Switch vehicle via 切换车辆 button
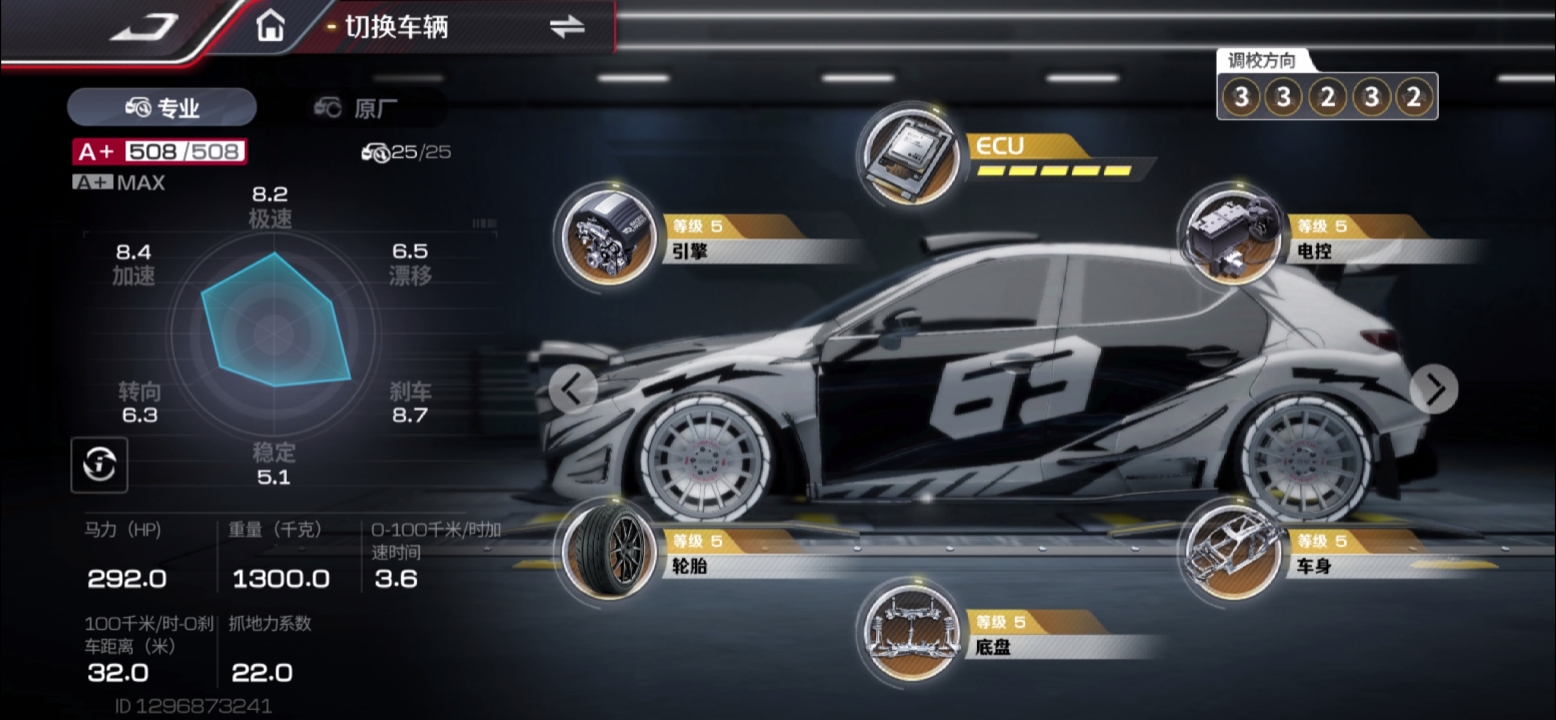This screenshot has height=720, width=1556. [566, 28]
